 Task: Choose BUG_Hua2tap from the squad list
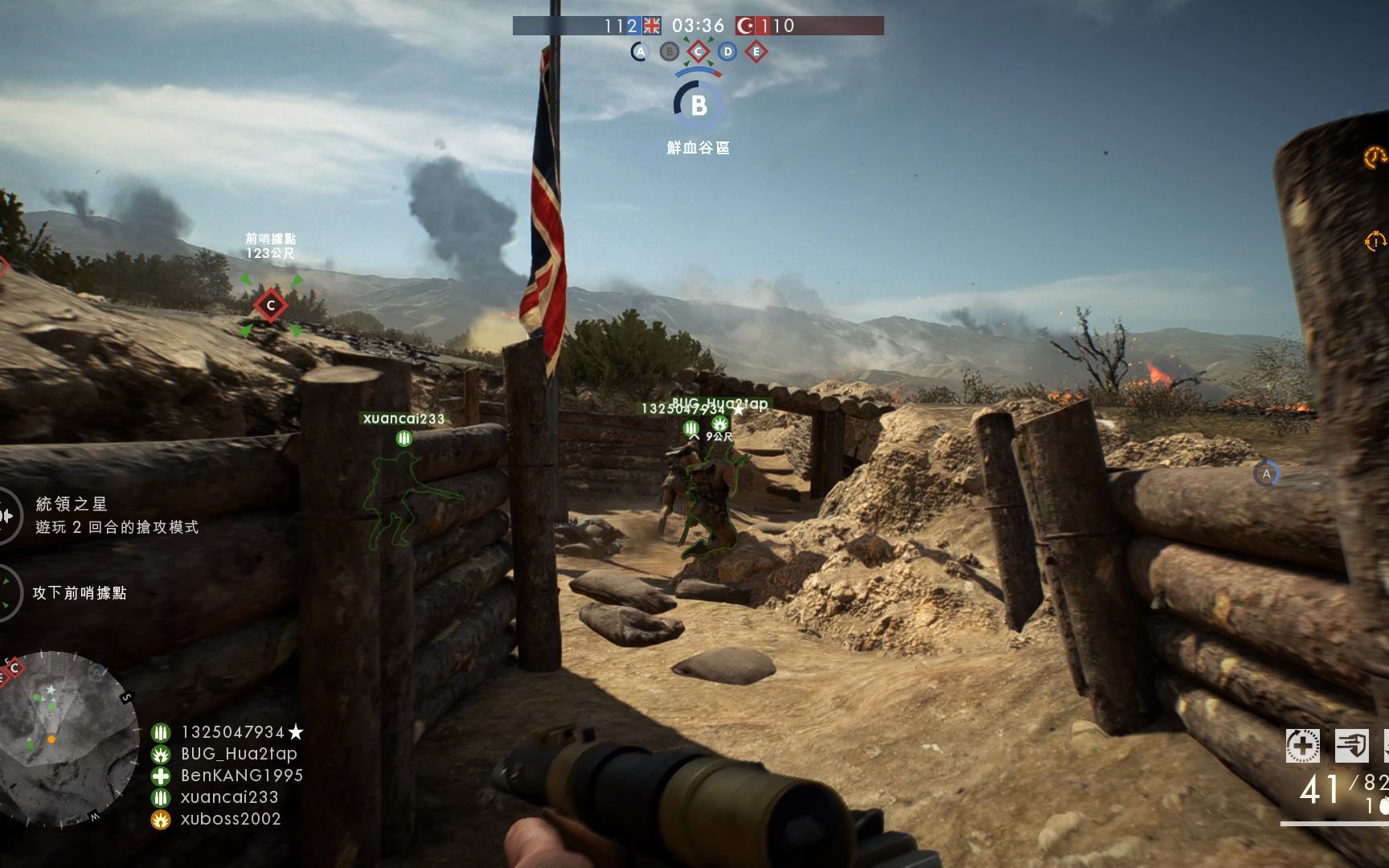point(238,754)
